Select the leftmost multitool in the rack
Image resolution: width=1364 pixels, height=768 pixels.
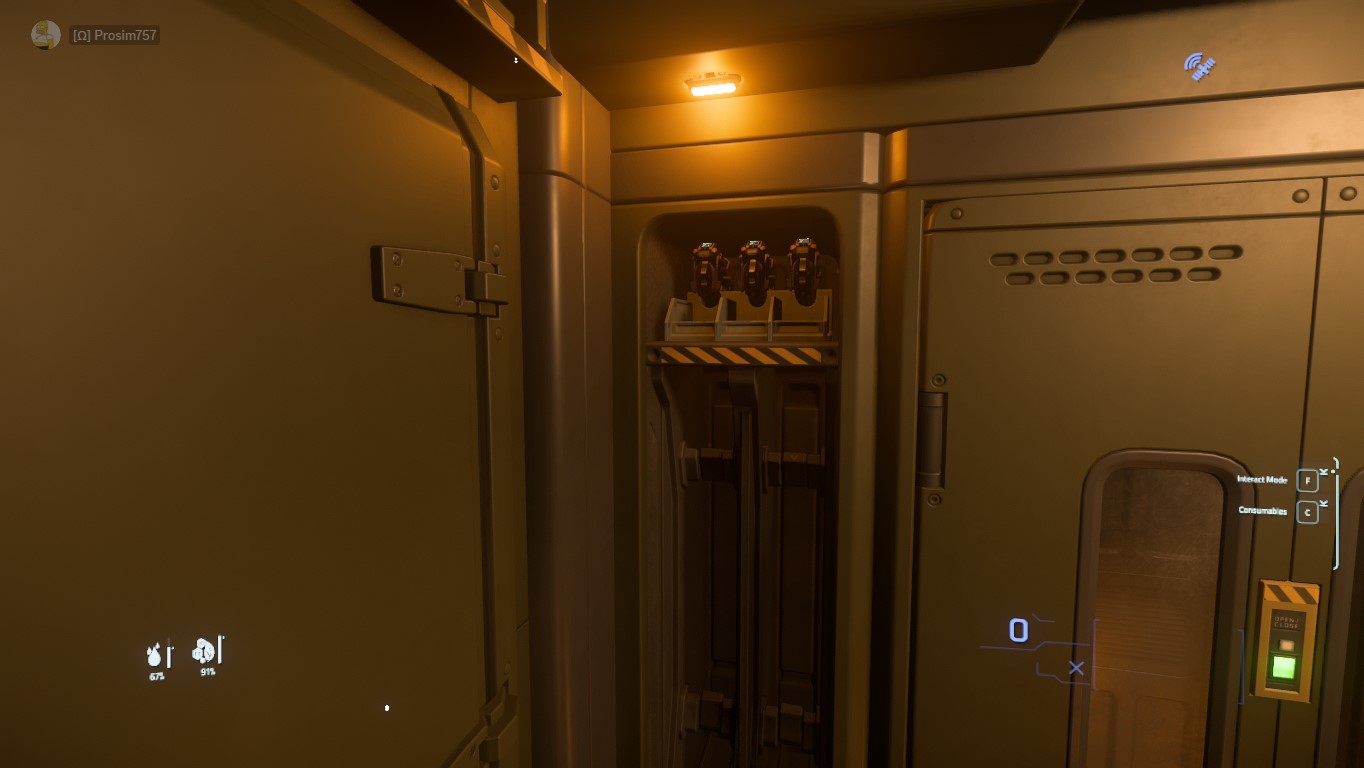click(x=707, y=262)
